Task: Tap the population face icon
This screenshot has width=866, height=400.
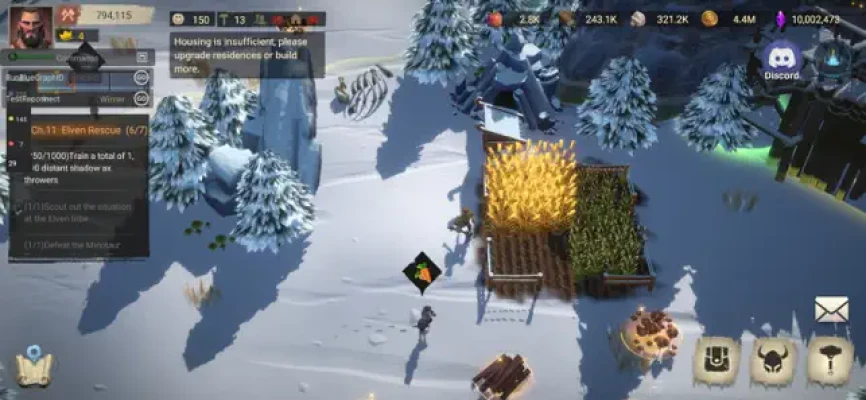Action: point(179,19)
